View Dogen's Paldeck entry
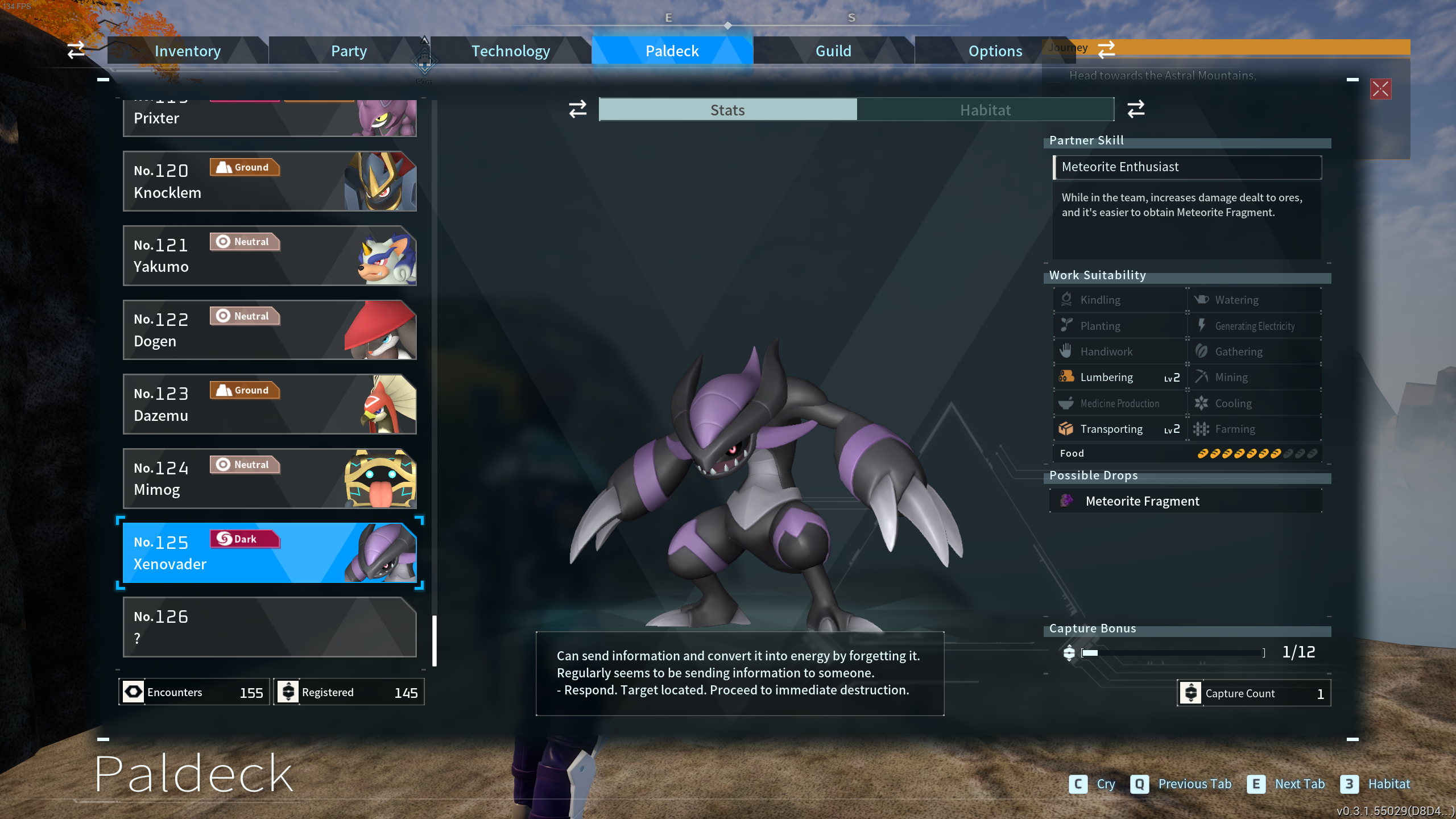 tap(270, 330)
